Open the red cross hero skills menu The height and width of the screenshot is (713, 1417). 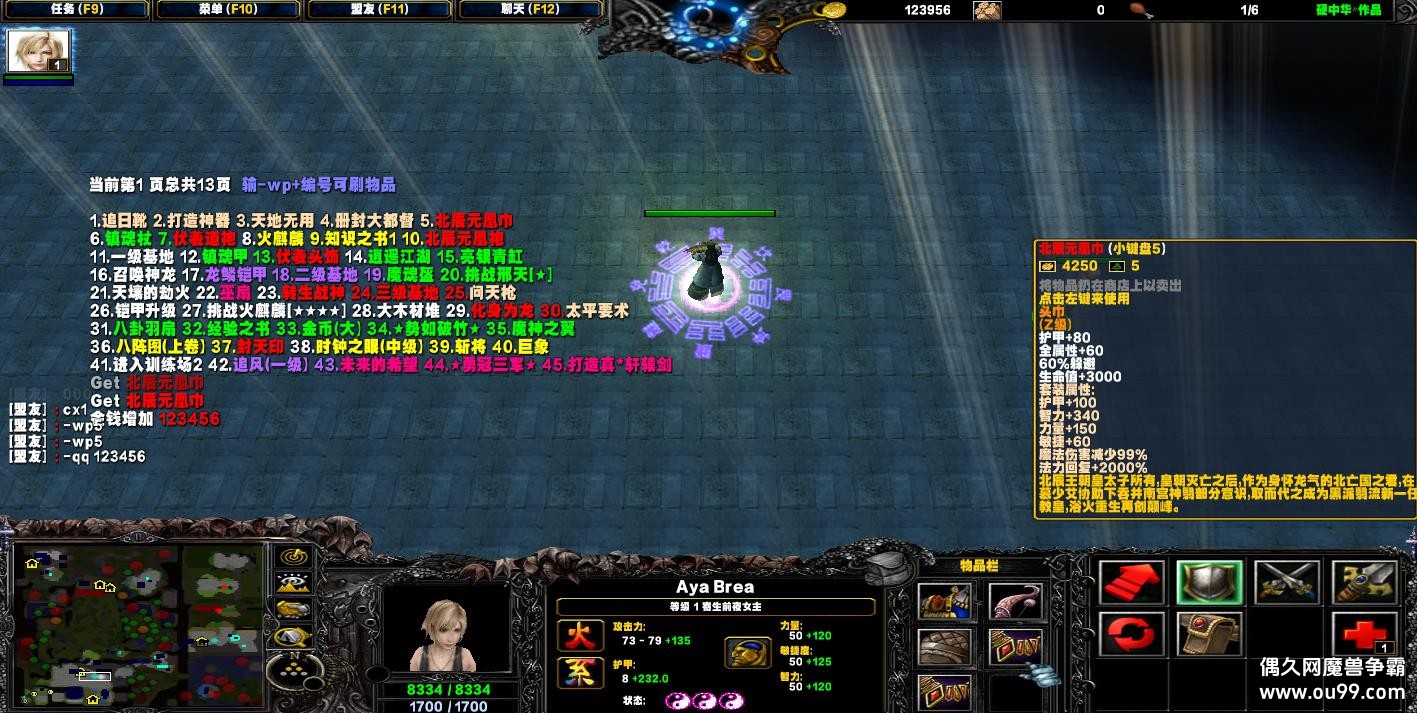1364,634
